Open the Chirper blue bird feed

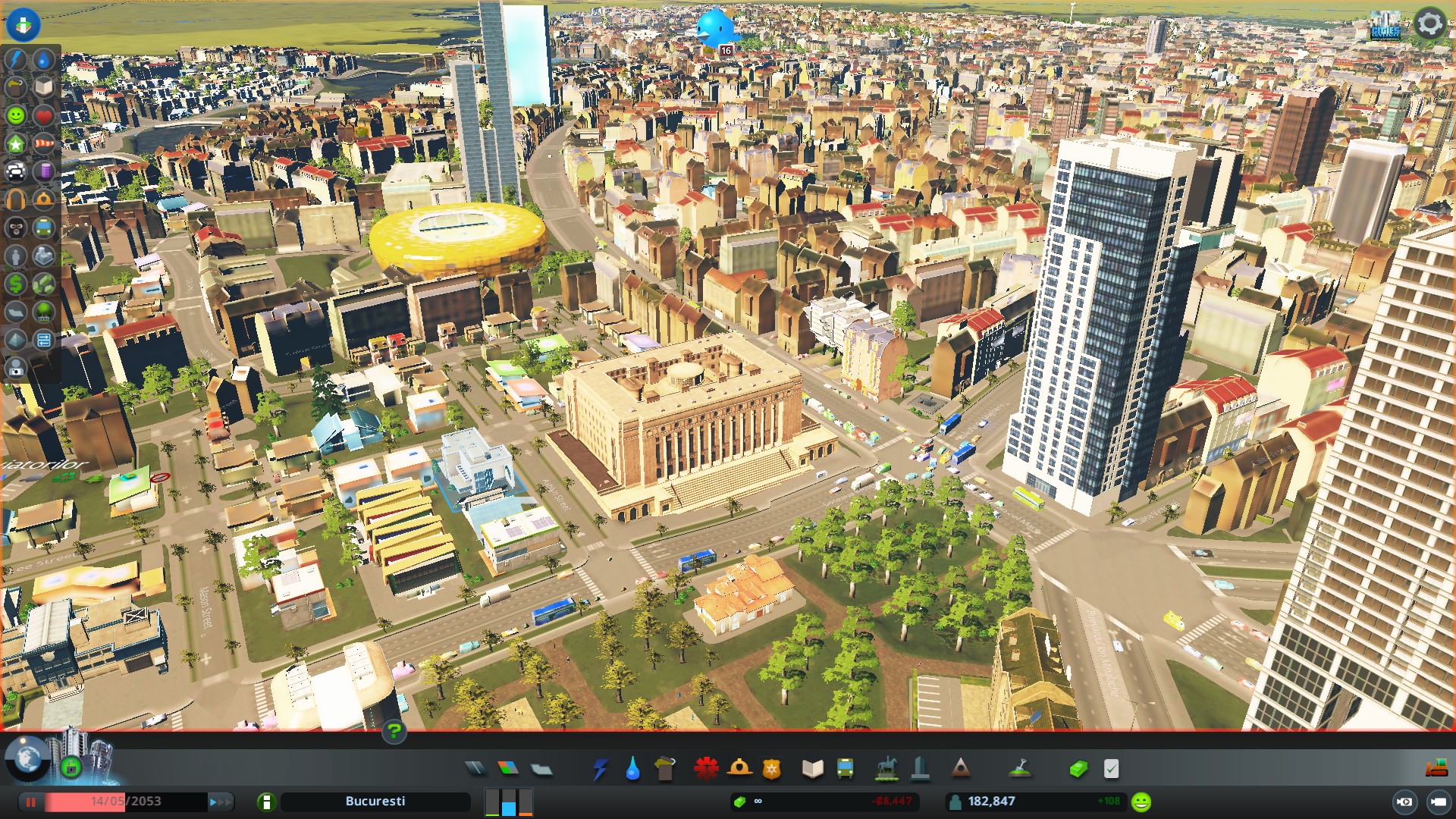point(714,29)
